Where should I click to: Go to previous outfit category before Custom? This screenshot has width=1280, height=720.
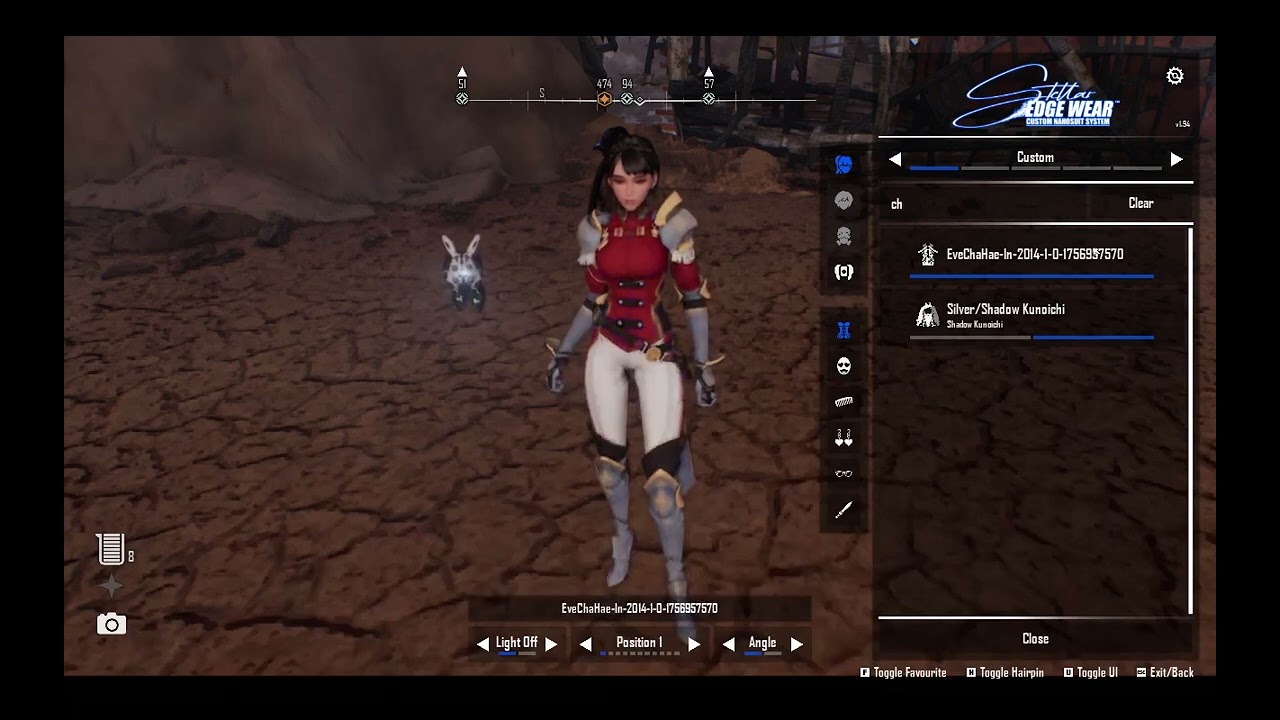pyautogui.click(x=895, y=159)
